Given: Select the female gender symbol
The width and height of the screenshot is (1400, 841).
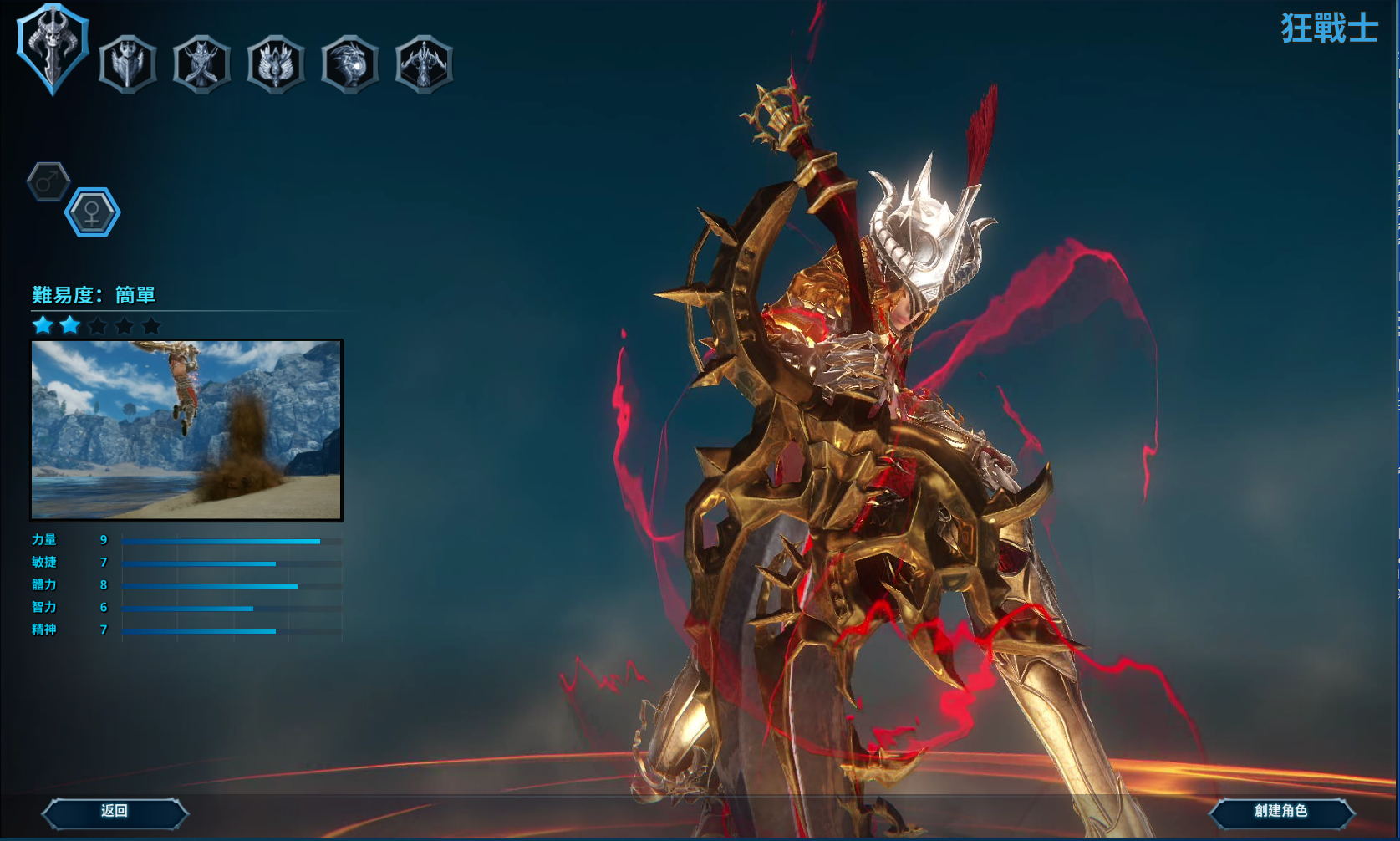Looking at the screenshot, I should point(92,212).
